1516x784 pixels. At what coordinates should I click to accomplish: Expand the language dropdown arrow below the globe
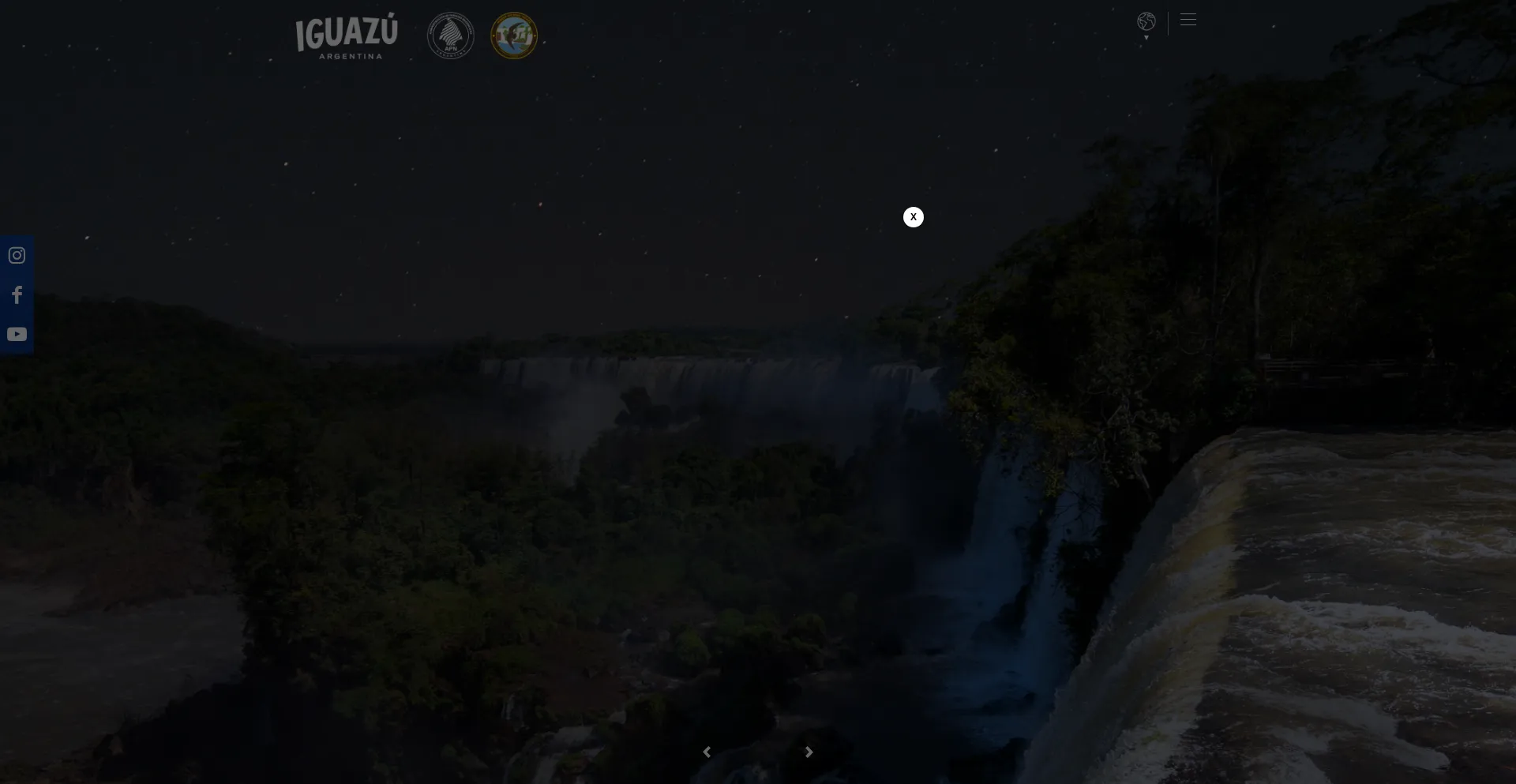tap(1146, 36)
